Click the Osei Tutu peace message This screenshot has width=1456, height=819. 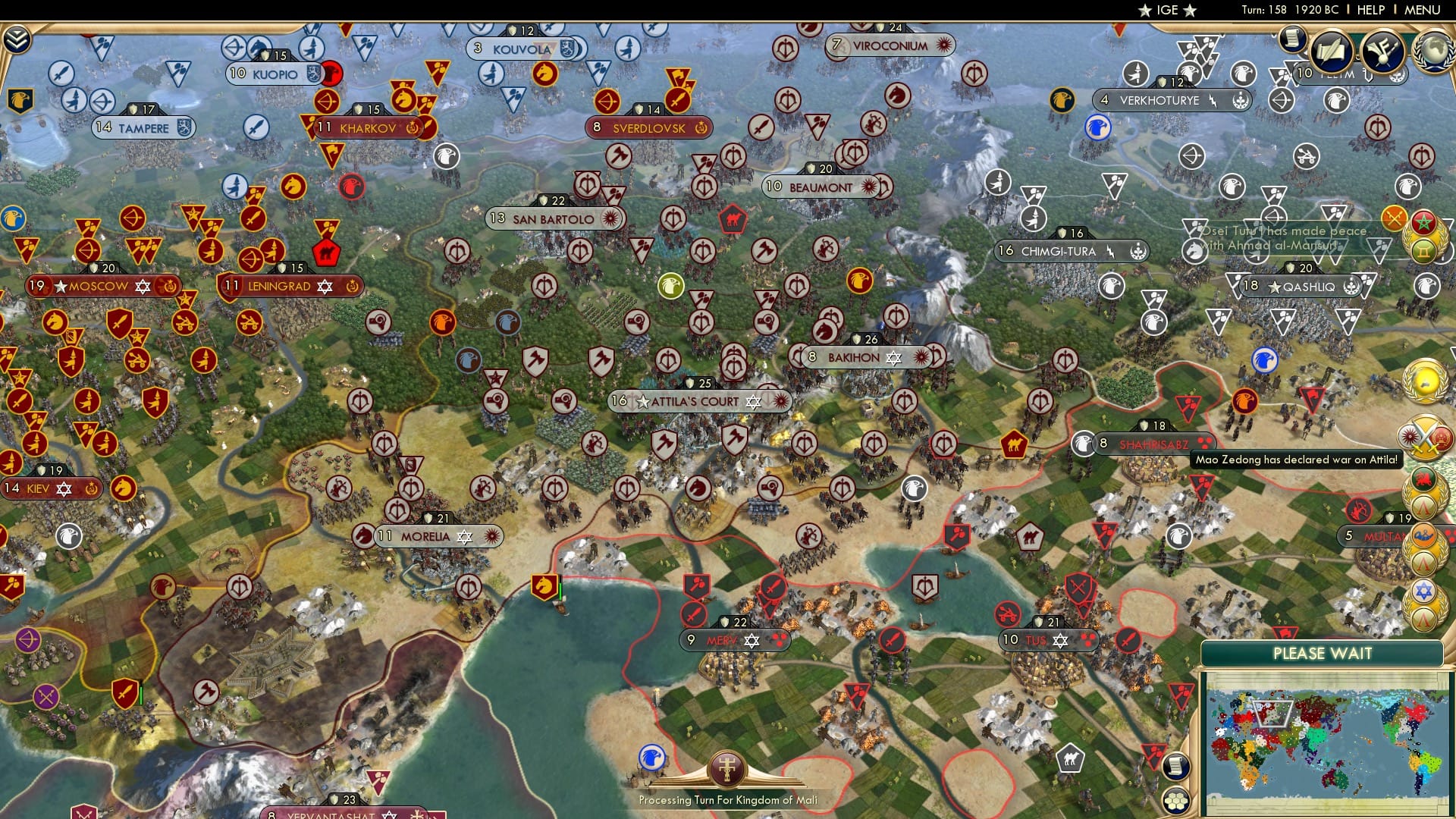point(1274,235)
